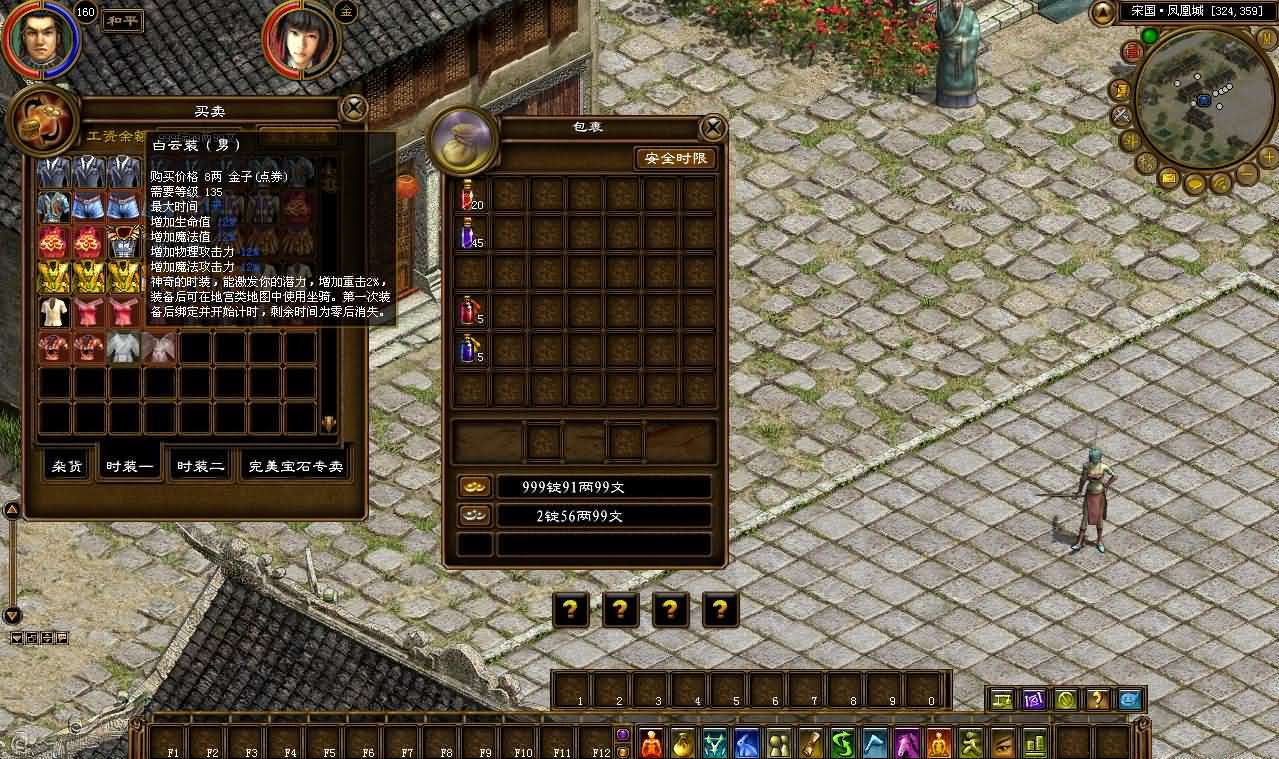The height and width of the screenshot is (759, 1279).
Task: Click the purple horse mount icon
Action: tap(907, 743)
